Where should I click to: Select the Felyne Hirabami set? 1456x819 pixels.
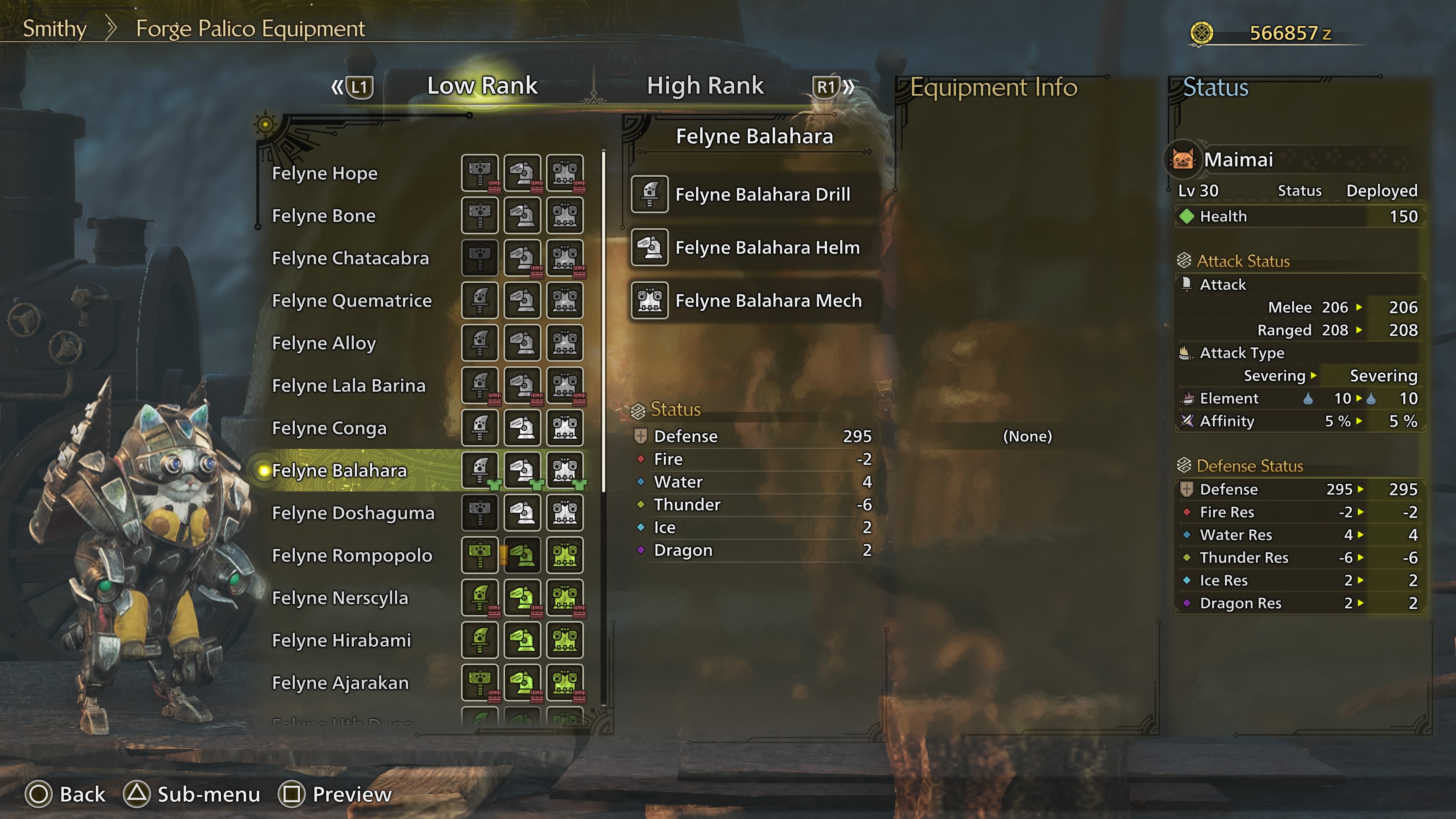click(x=341, y=640)
